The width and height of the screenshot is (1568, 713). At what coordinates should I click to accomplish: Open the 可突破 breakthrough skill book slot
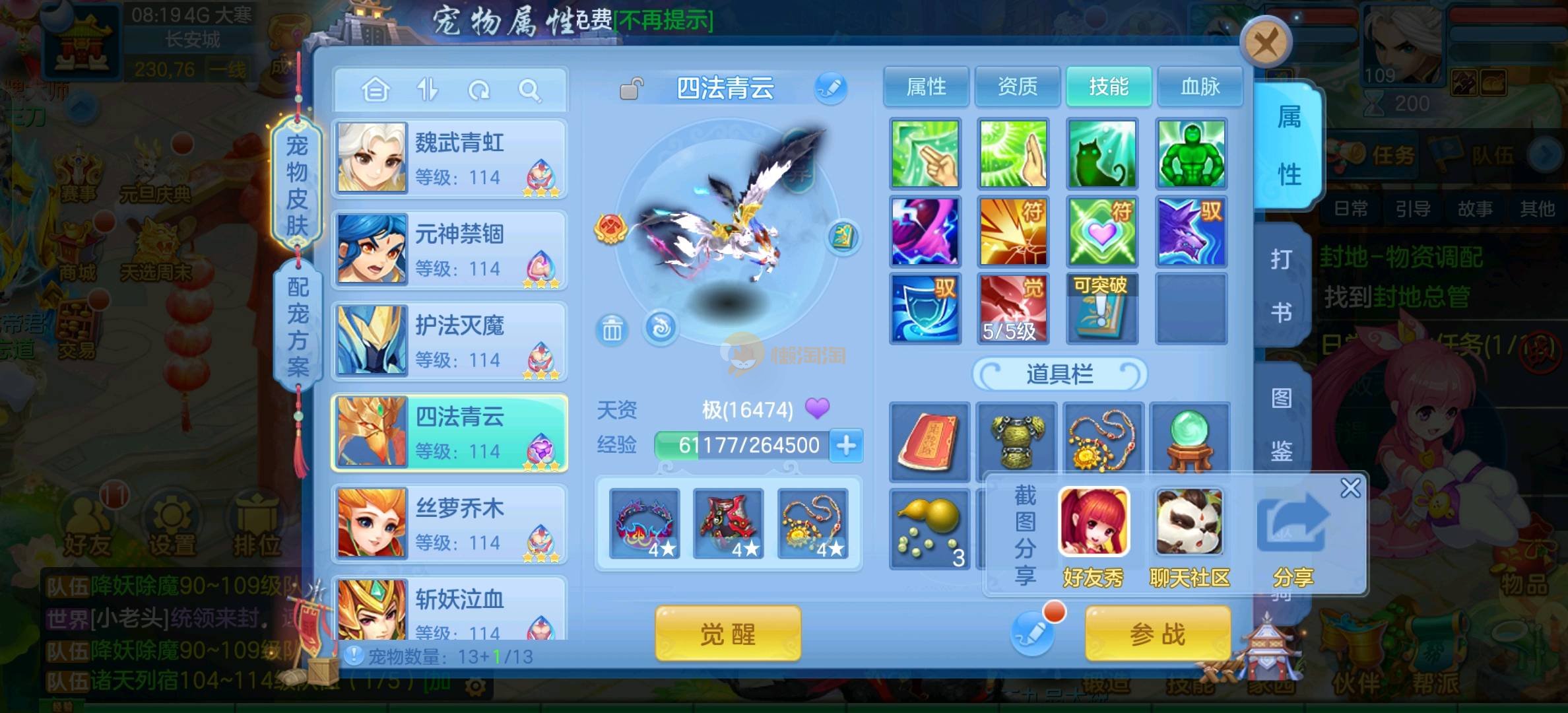point(1101,309)
